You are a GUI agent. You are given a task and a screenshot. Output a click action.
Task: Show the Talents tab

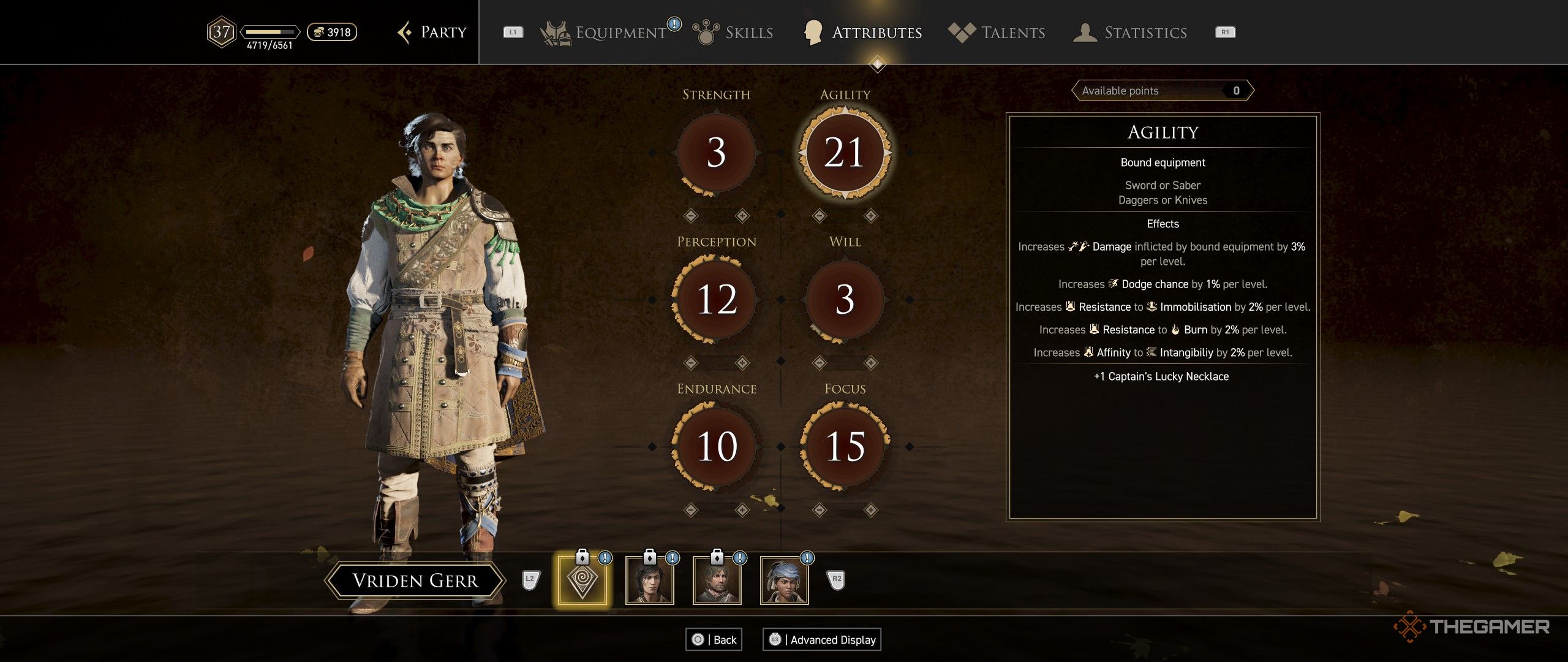(1012, 32)
